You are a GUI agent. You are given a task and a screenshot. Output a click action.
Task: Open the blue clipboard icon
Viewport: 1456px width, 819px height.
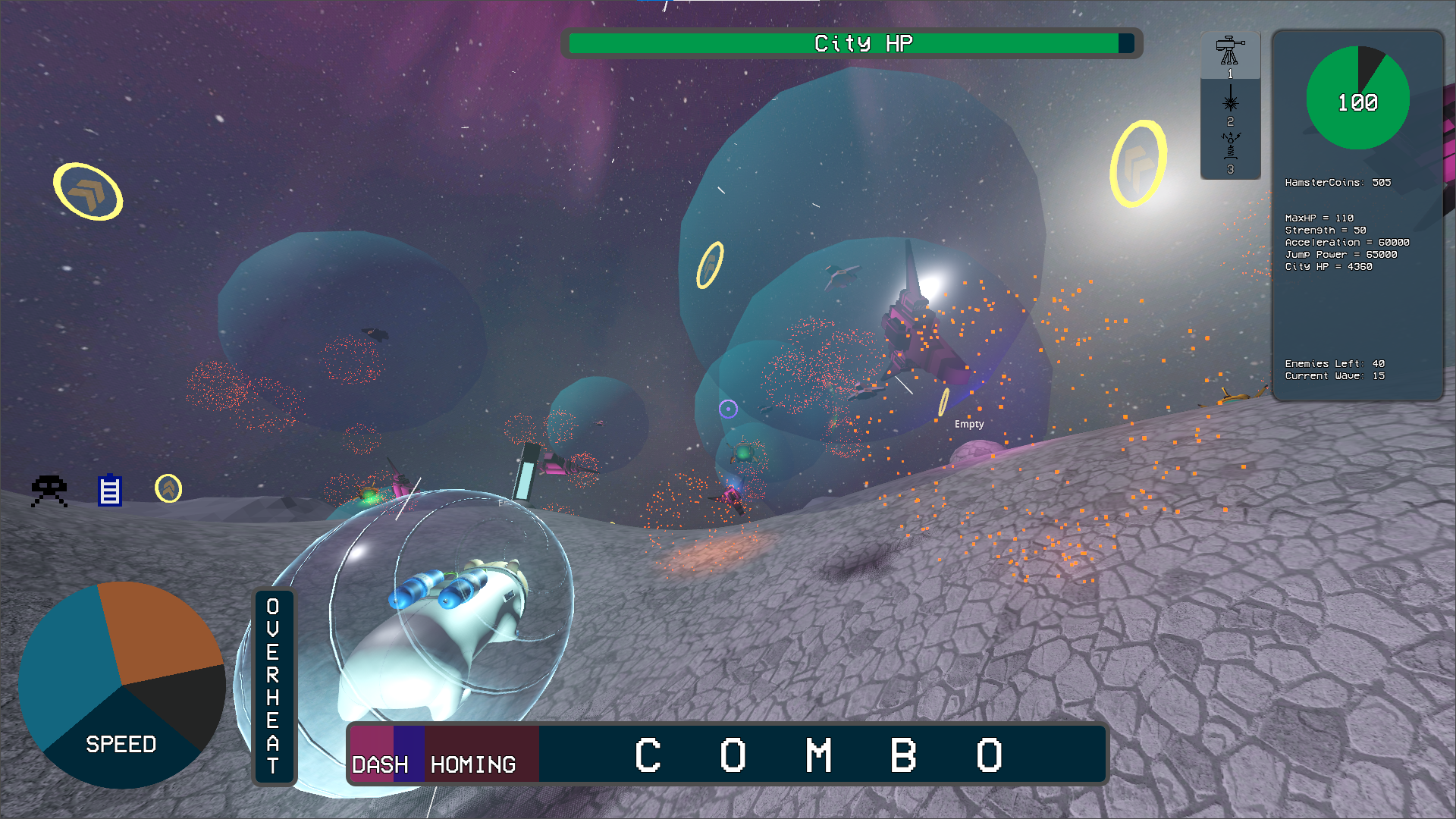click(110, 490)
